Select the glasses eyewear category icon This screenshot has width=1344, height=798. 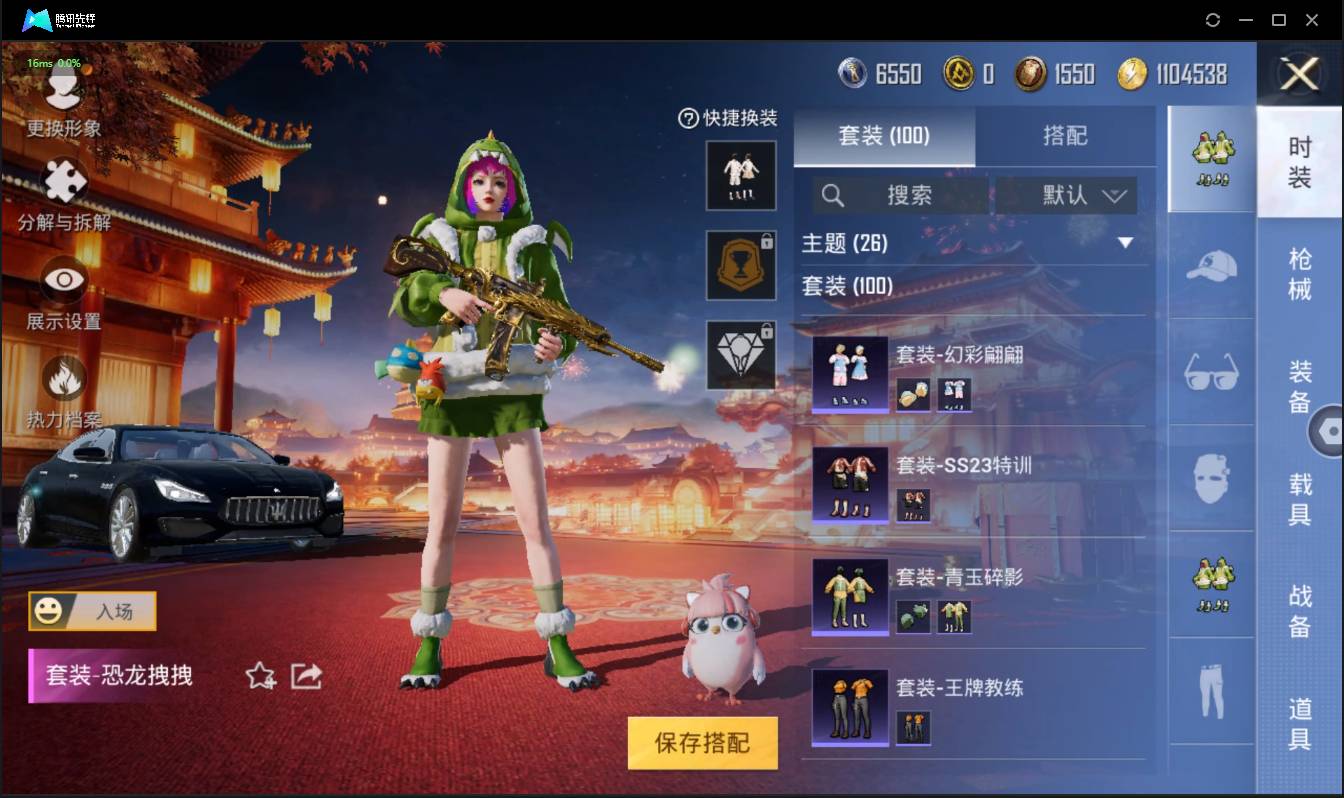1210,373
